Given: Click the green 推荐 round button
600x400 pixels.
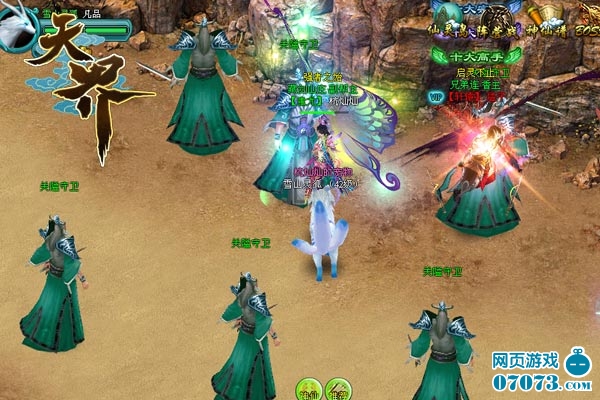Looking at the screenshot, I should pyautogui.click(x=339, y=389).
